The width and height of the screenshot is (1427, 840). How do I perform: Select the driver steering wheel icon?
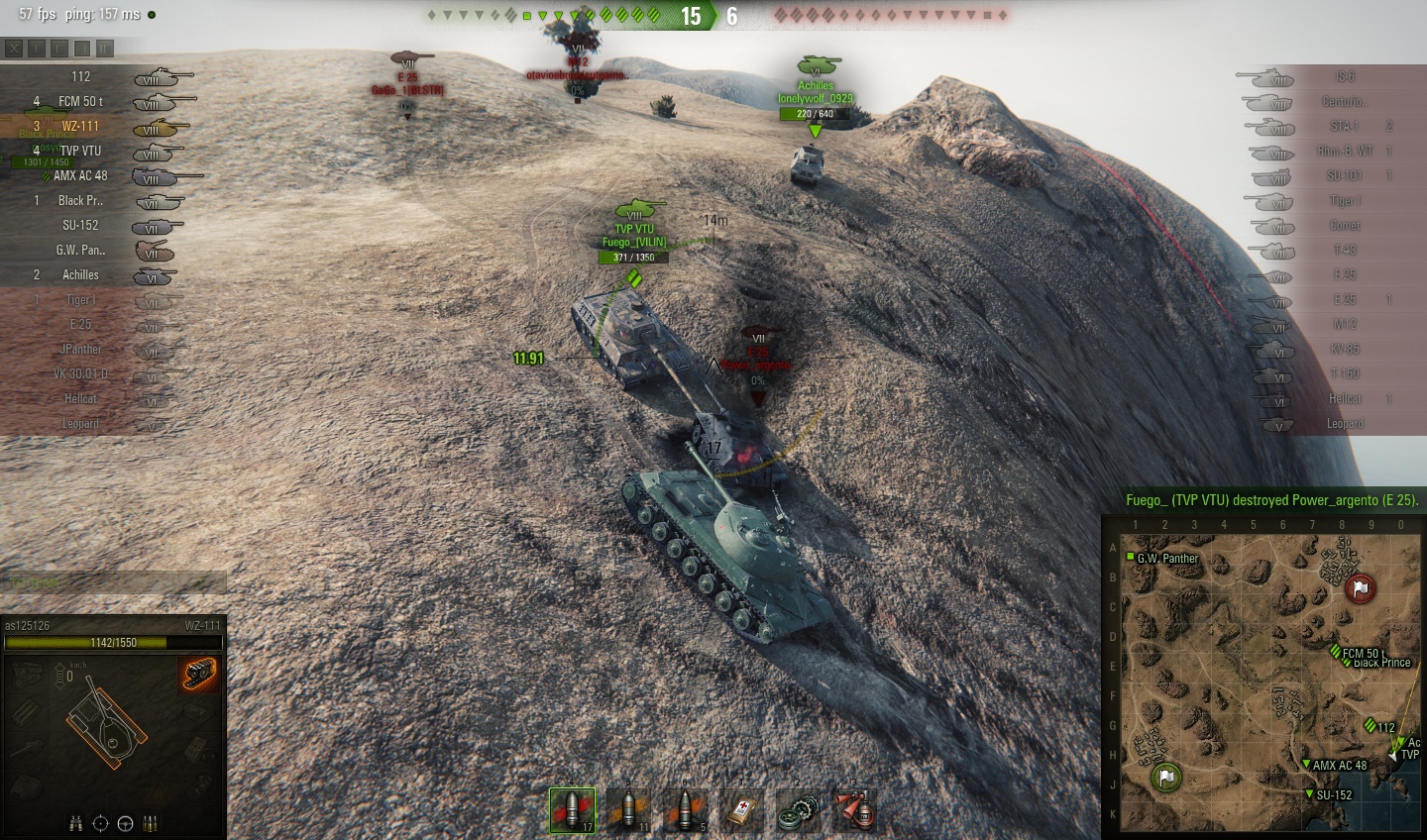tap(125, 823)
